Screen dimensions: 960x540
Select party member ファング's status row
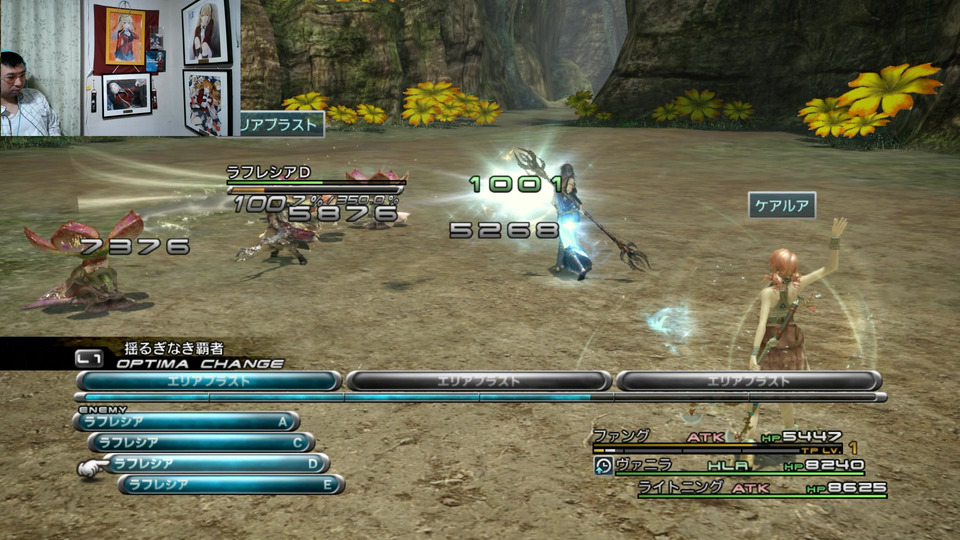click(718, 437)
